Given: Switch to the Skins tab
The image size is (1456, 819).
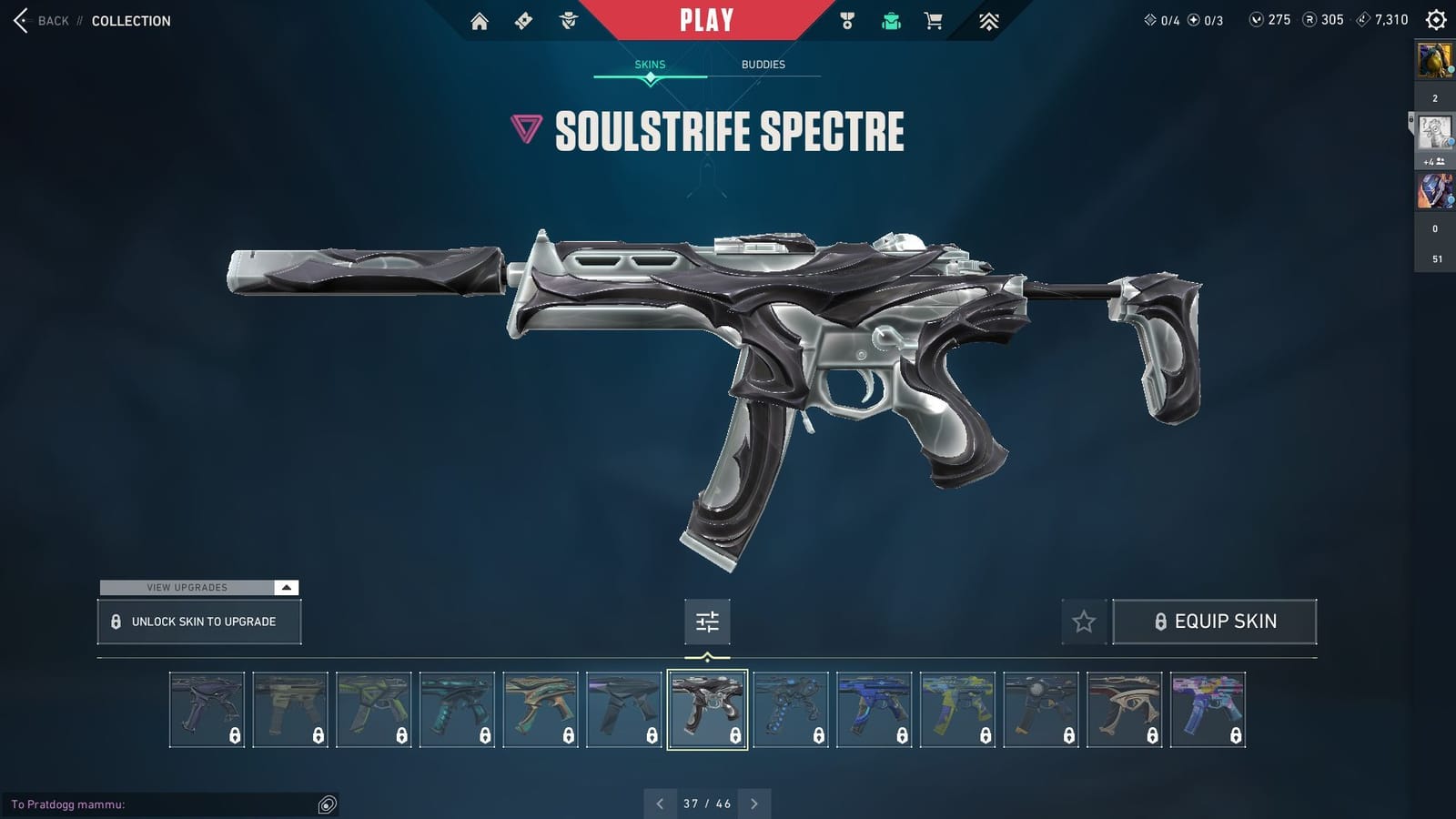Looking at the screenshot, I should tap(650, 65).
